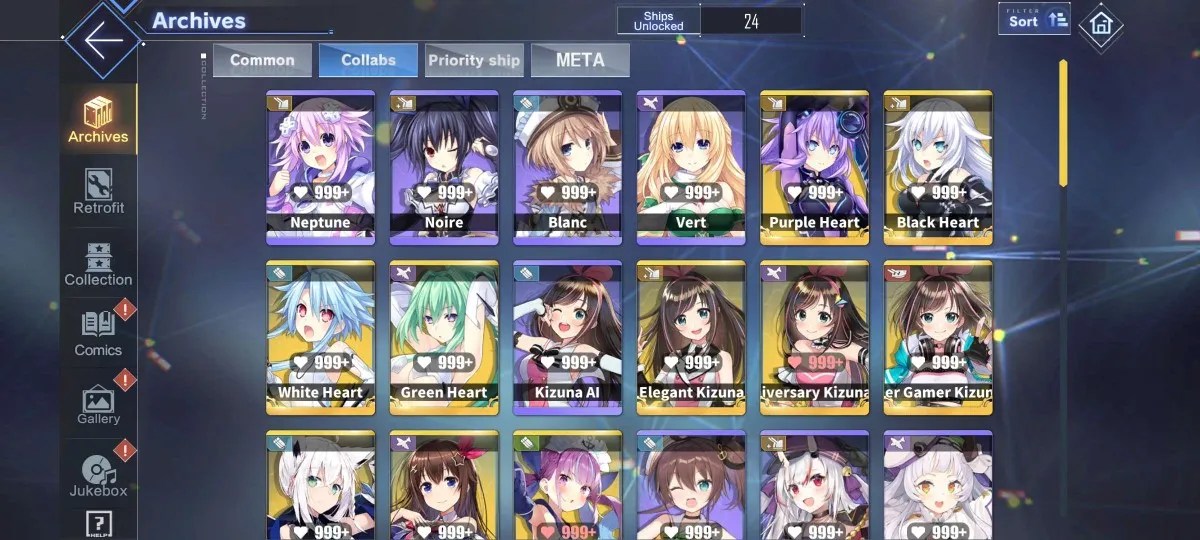This screenshot has height=540, width=1200.
Task: Switch to the Common tab
Action: click(262, 60)
